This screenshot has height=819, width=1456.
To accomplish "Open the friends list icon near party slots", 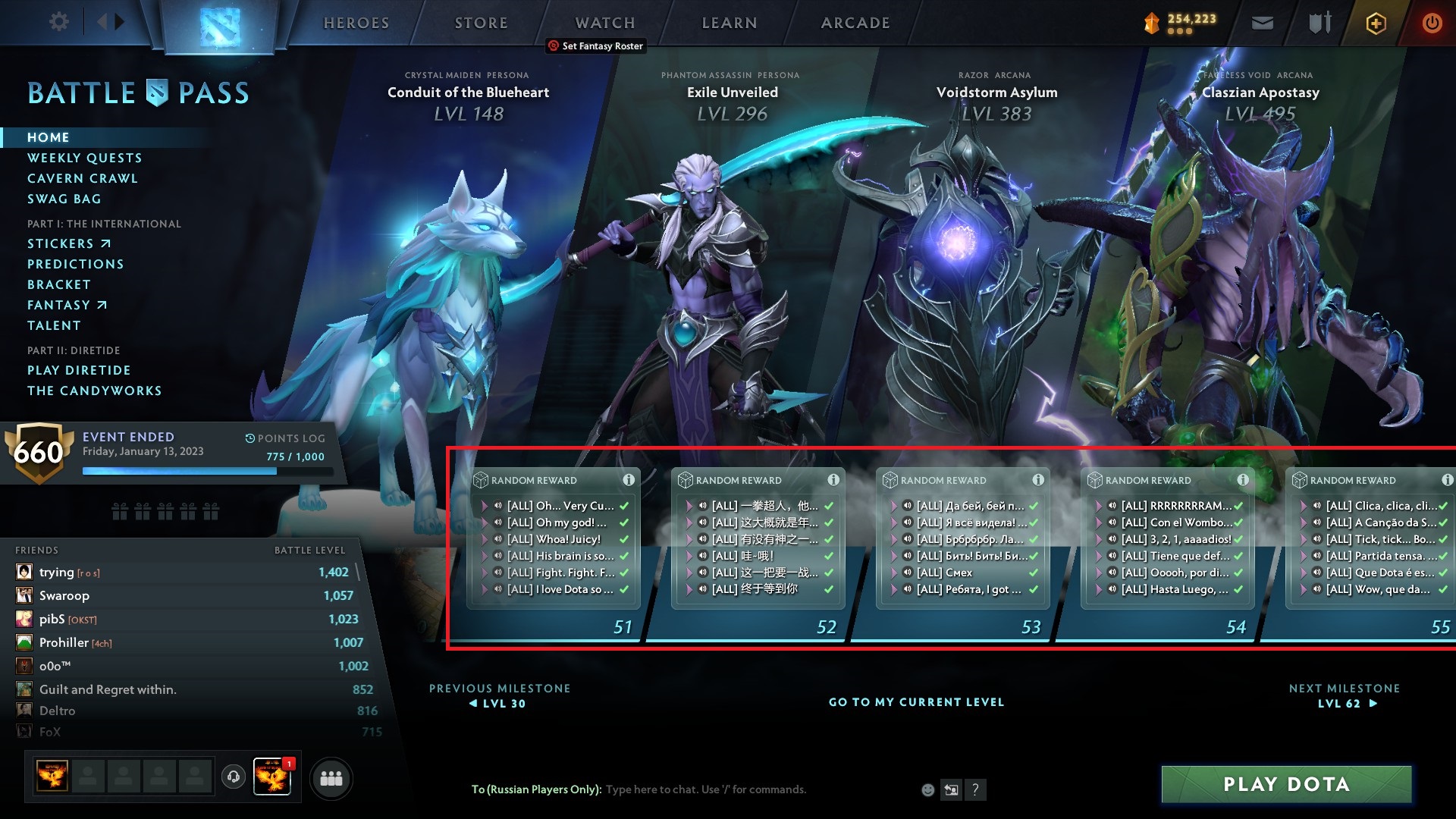I will click(331, 778).
